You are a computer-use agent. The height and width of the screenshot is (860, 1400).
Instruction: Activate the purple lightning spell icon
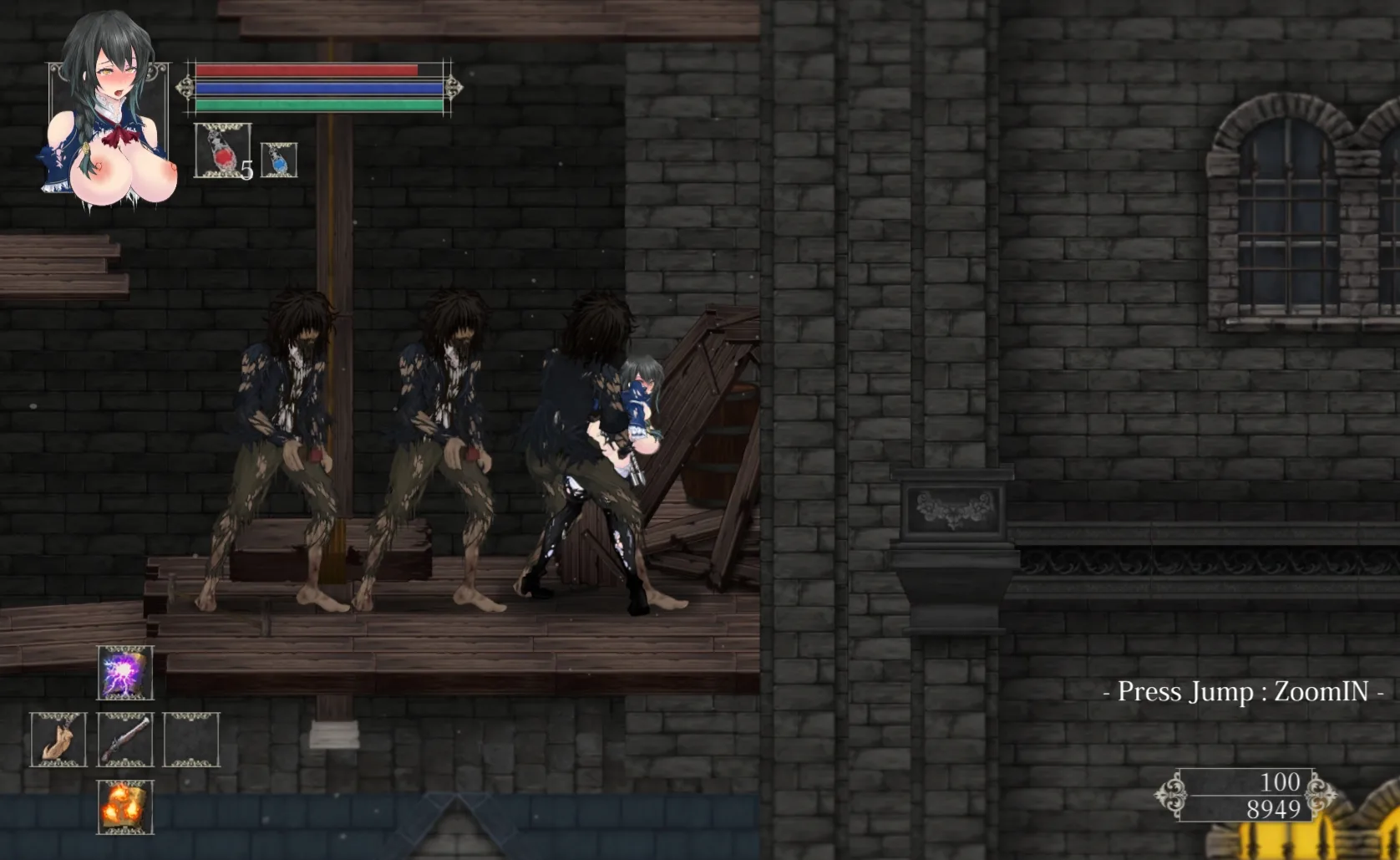point(125,673)
